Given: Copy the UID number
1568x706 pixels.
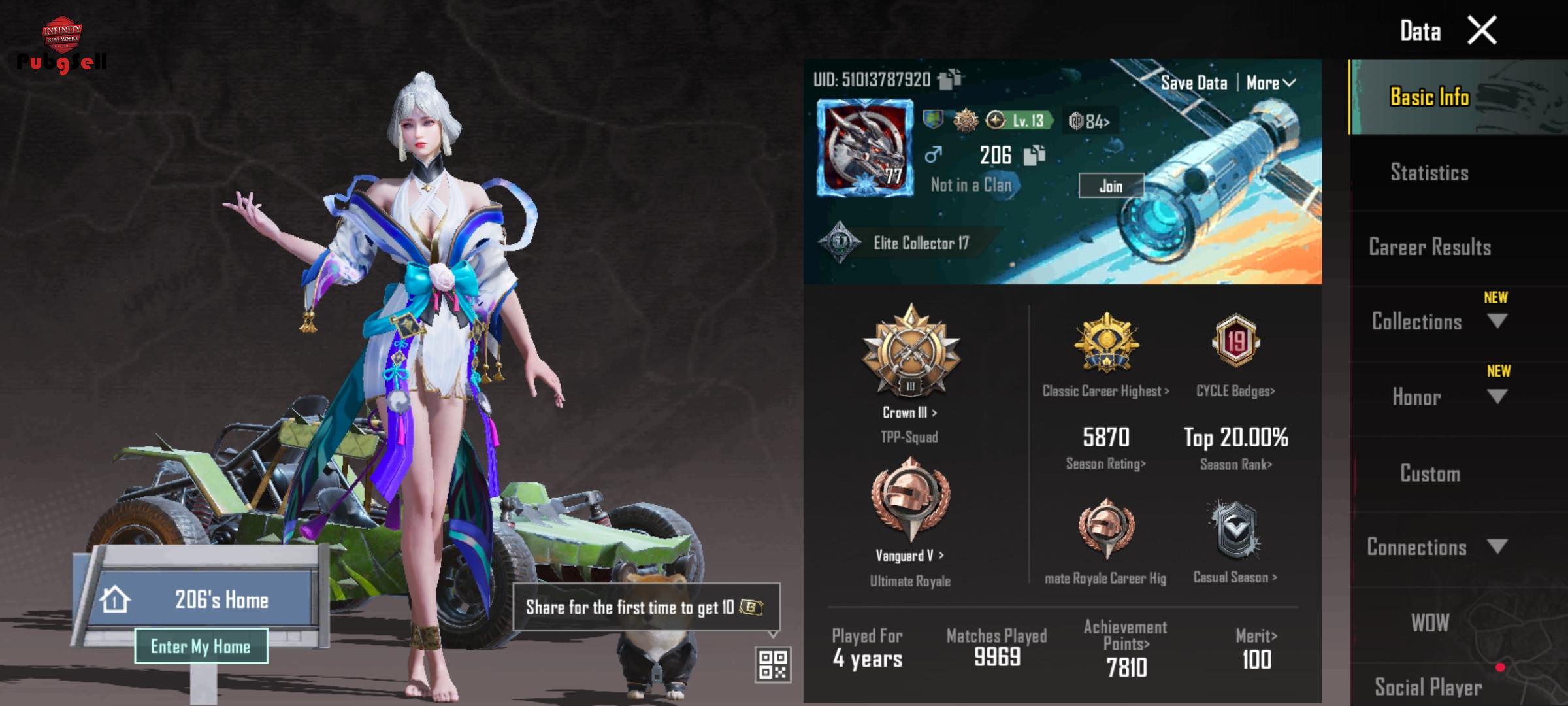Looking at the screenshot, I should point(950,79).
